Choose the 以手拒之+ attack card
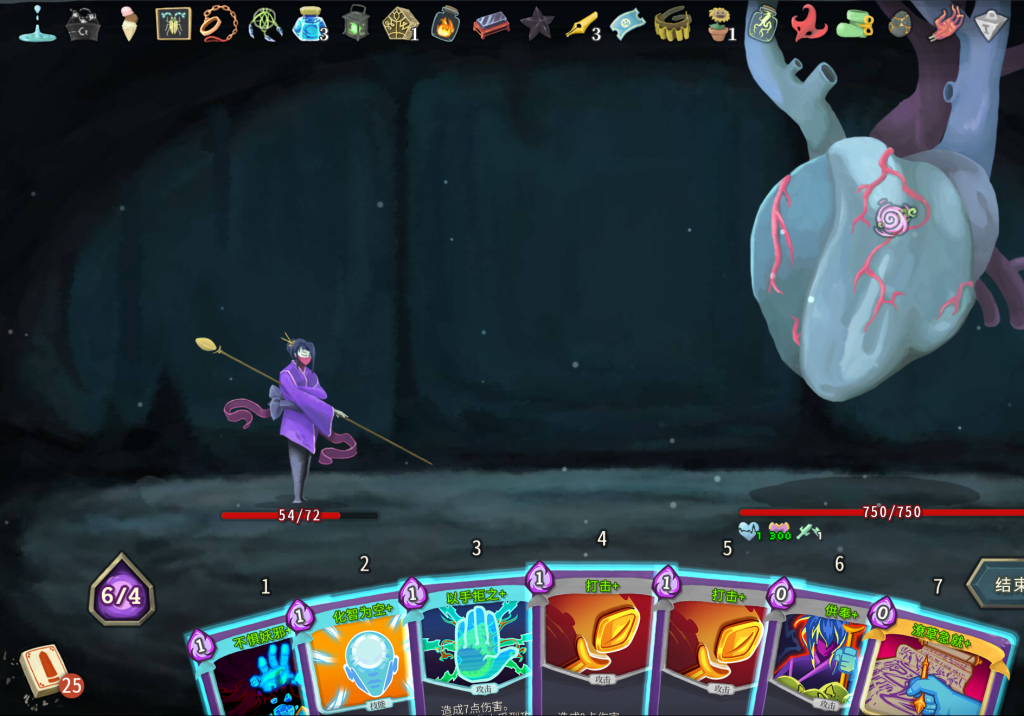 (x=473, y=650)
